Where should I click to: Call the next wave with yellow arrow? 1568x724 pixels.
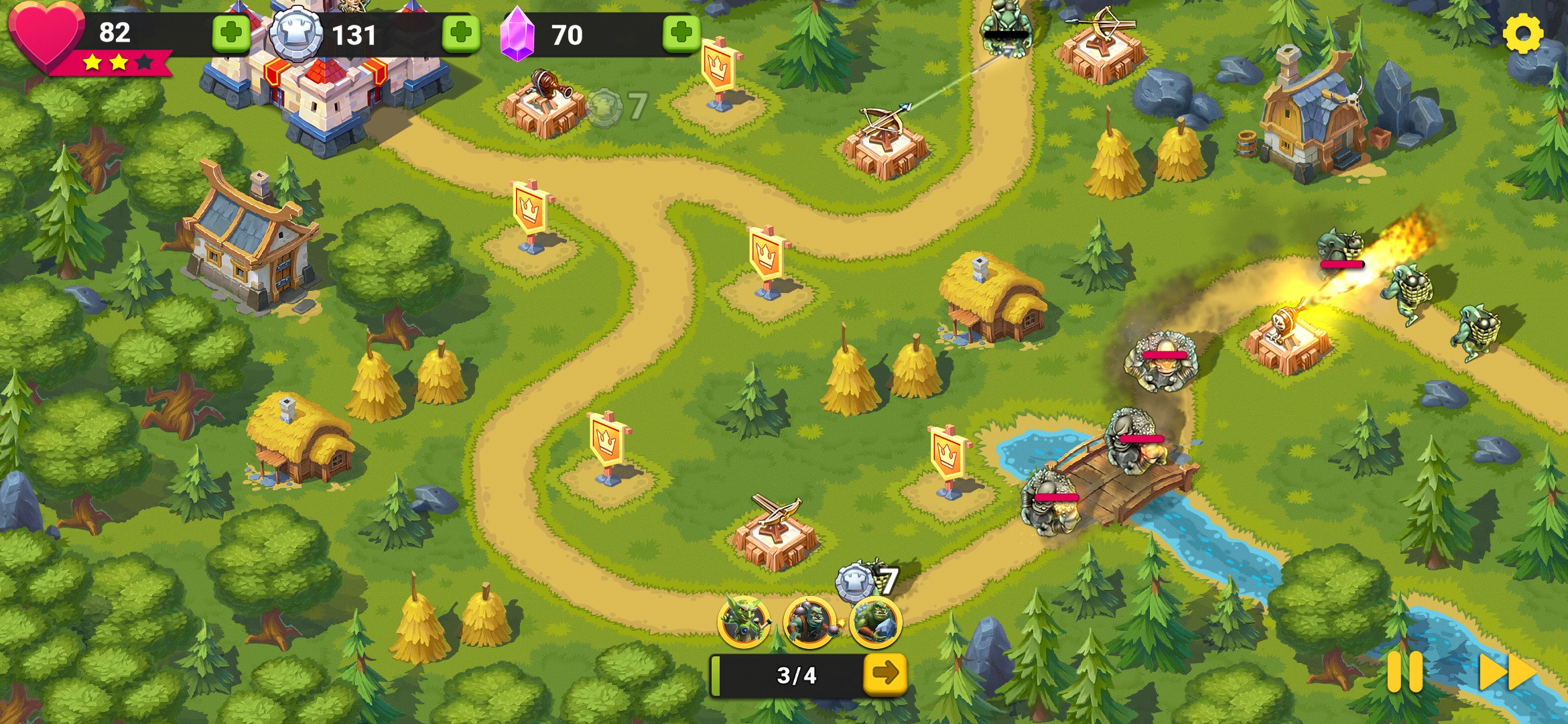[885, 673]
